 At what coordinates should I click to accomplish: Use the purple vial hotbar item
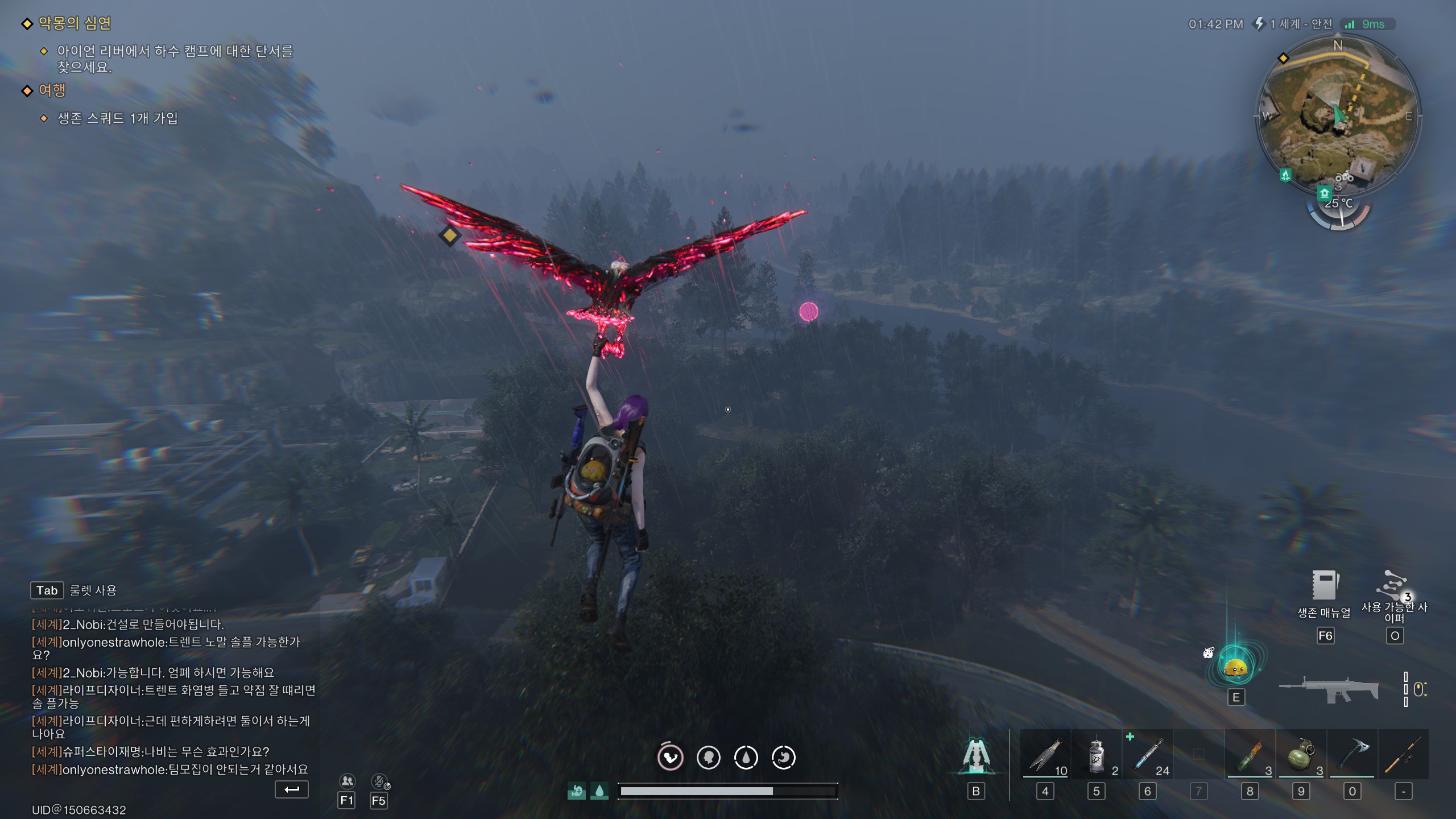[1097, 755]
